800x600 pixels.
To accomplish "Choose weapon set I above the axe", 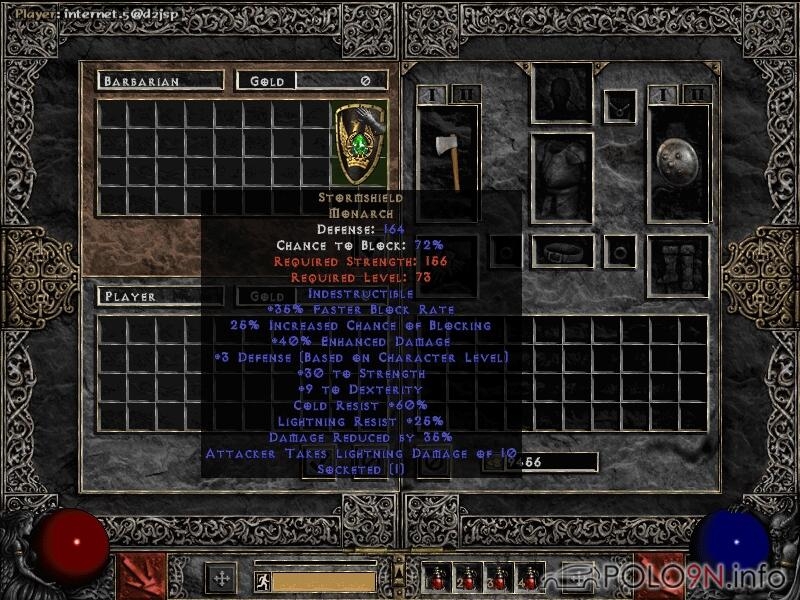I will (x=431, y=95).
